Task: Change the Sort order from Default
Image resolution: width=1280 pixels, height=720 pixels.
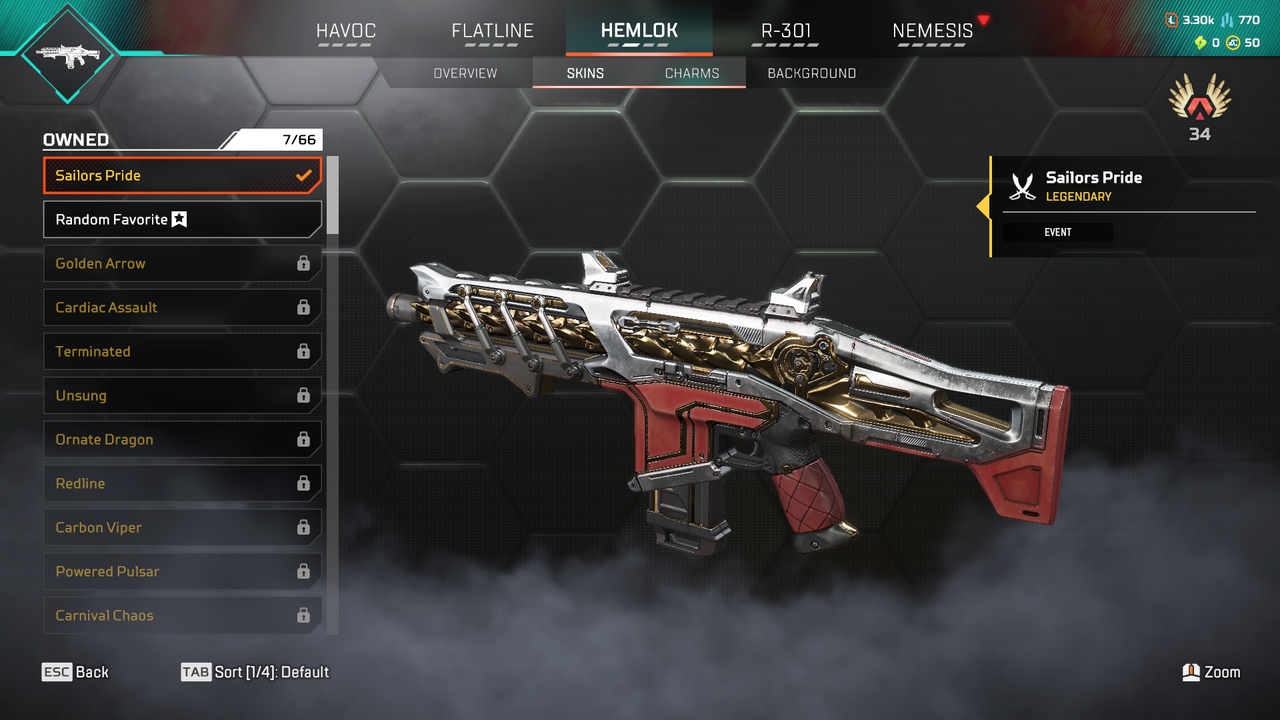Action: (x=255, y=672)
